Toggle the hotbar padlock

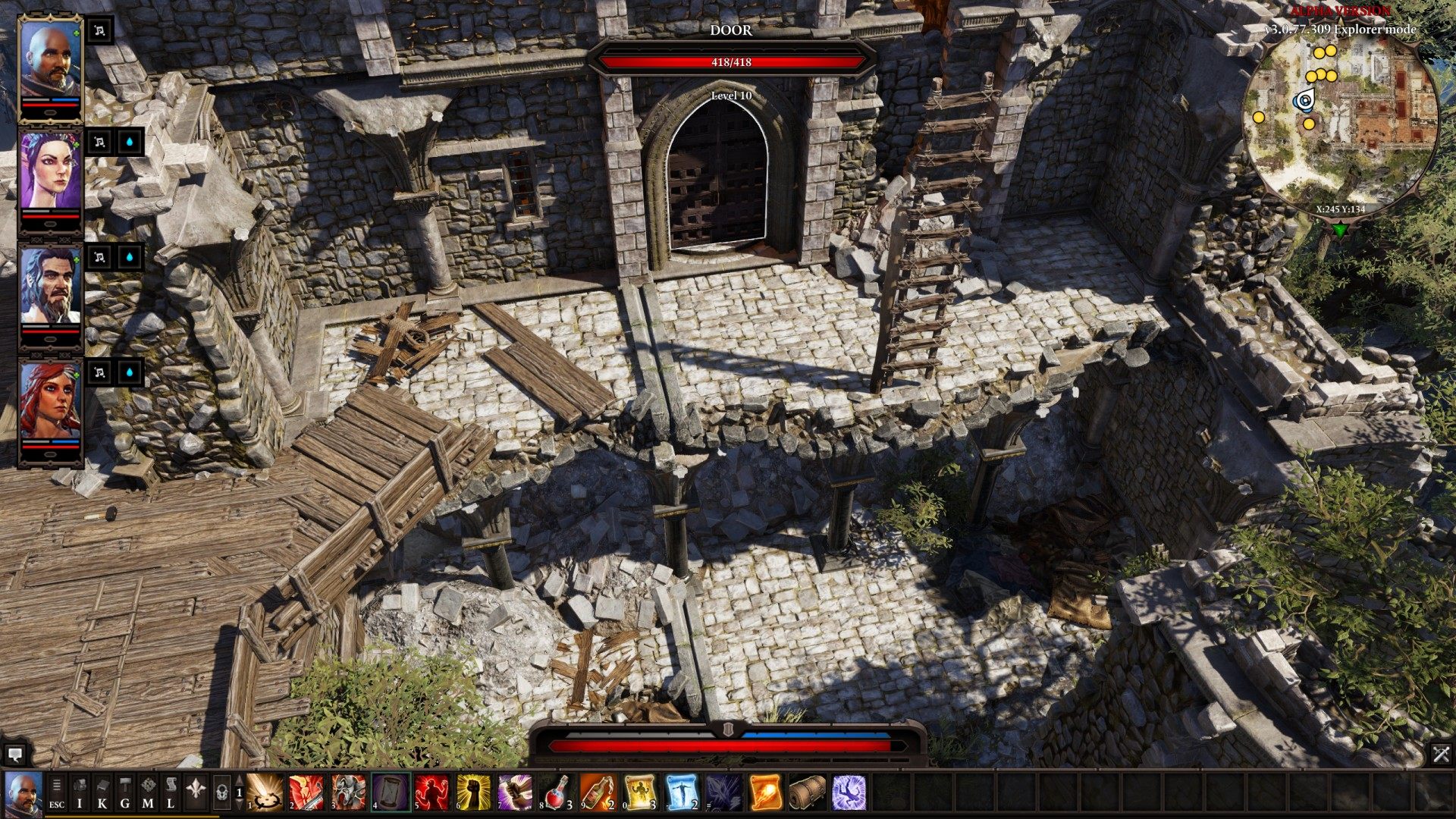[222, 793]
